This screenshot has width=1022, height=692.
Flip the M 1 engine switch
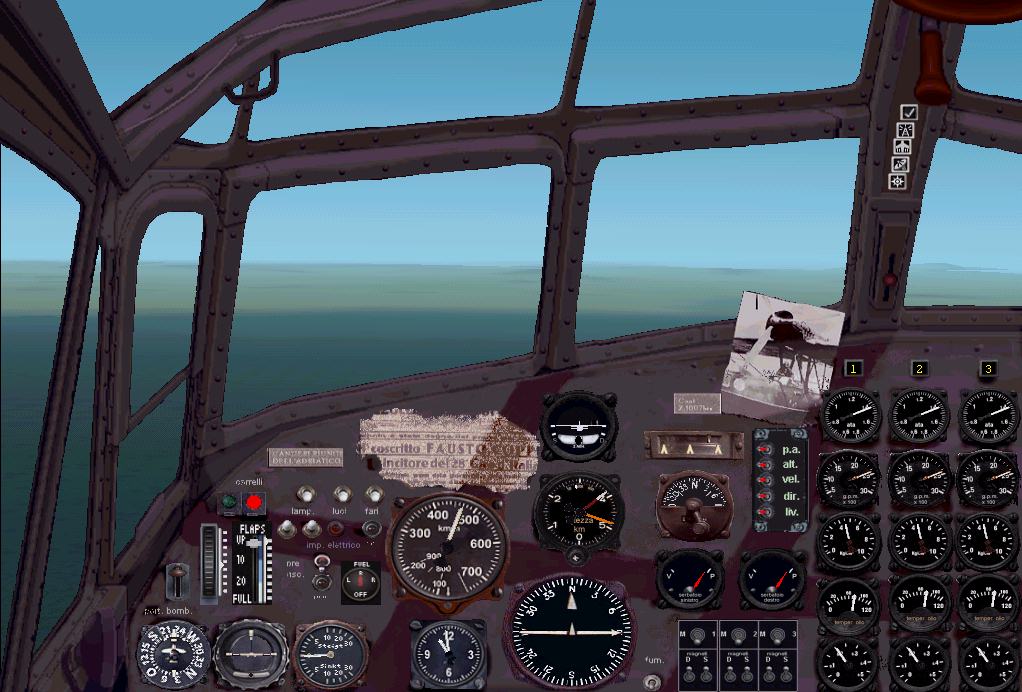[696, 634]
